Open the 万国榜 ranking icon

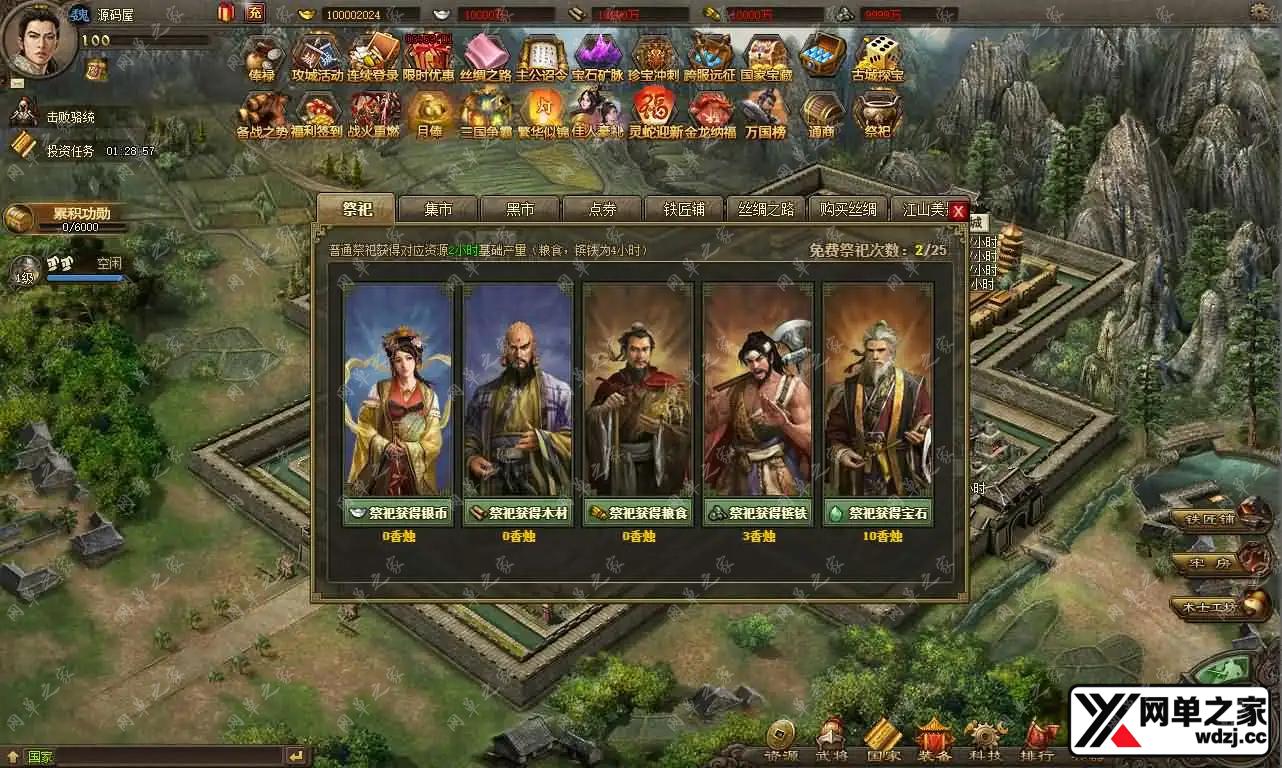coord(765,113)
